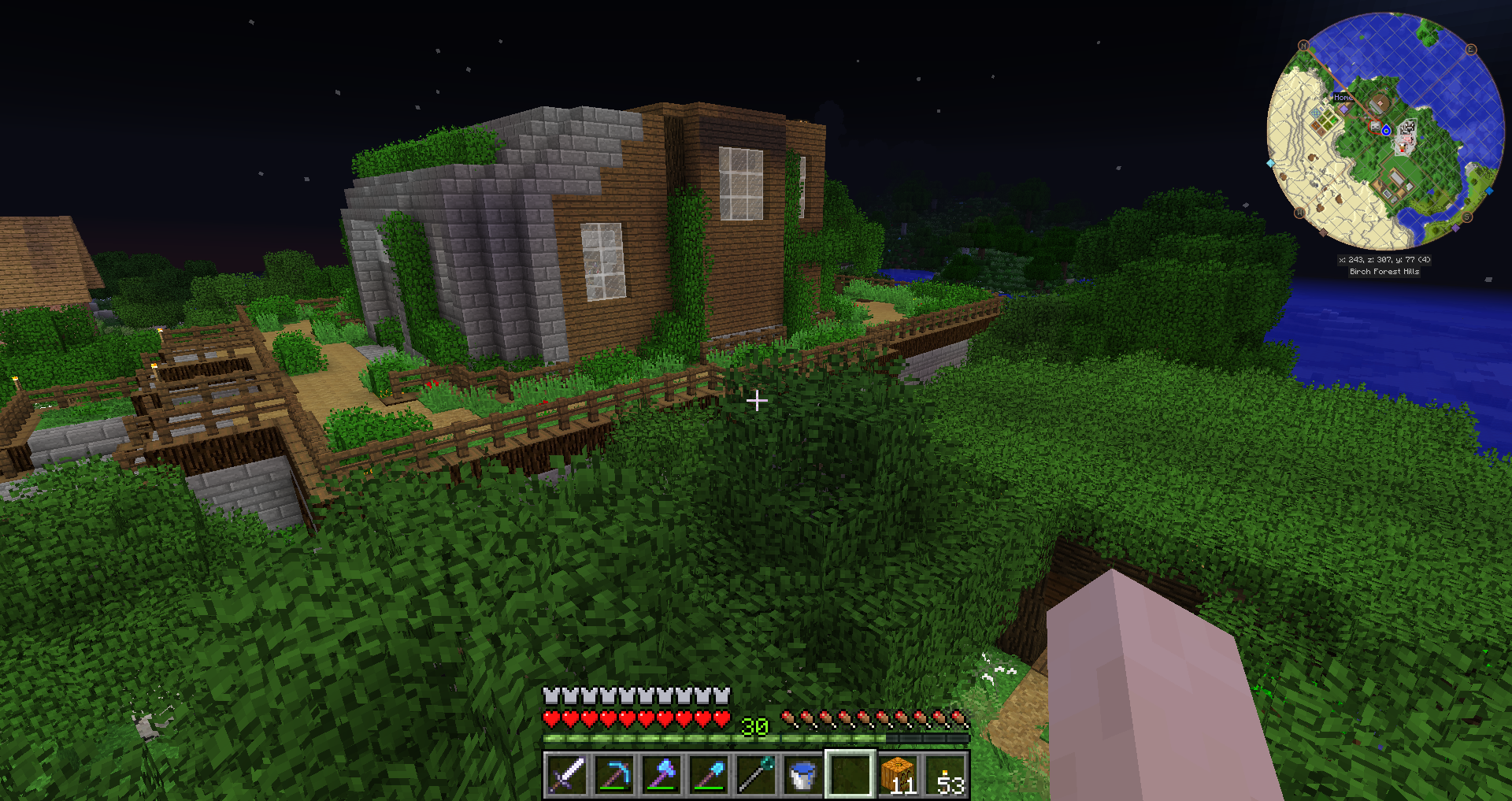Select the diamond axe hotbar slot
1512x801 pixels.
661,775
